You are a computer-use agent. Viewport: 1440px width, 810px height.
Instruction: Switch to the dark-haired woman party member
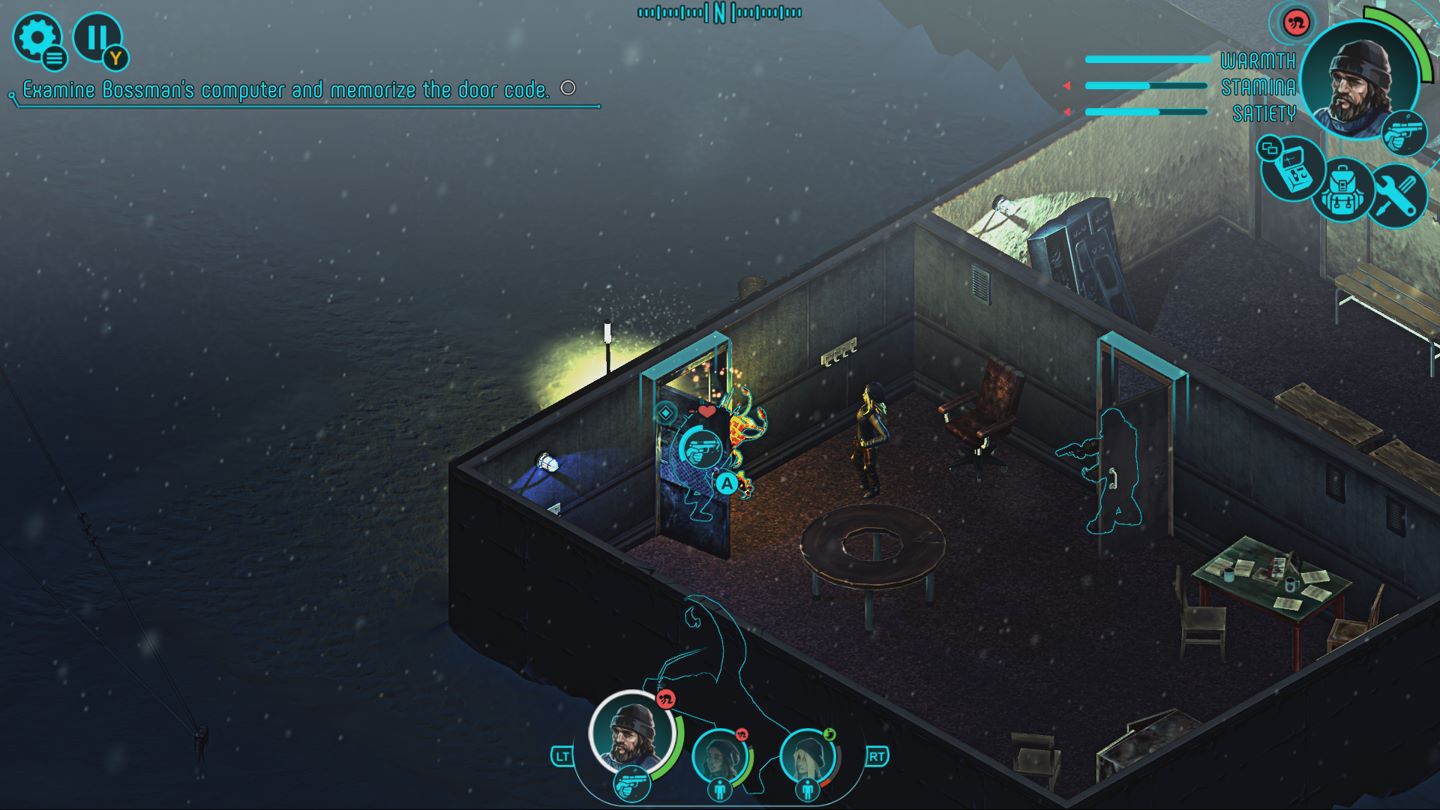718,755
